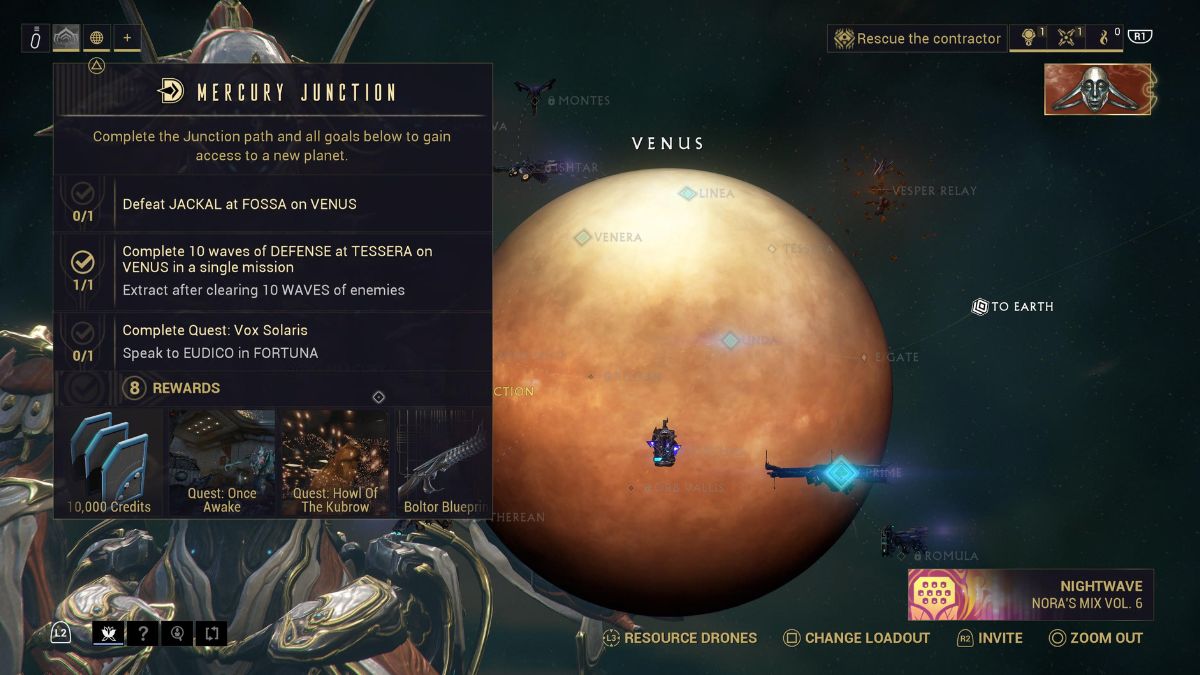Screen dimensions: 1200x675
Task: Click the globe icon tab
Action: point(97,38)
